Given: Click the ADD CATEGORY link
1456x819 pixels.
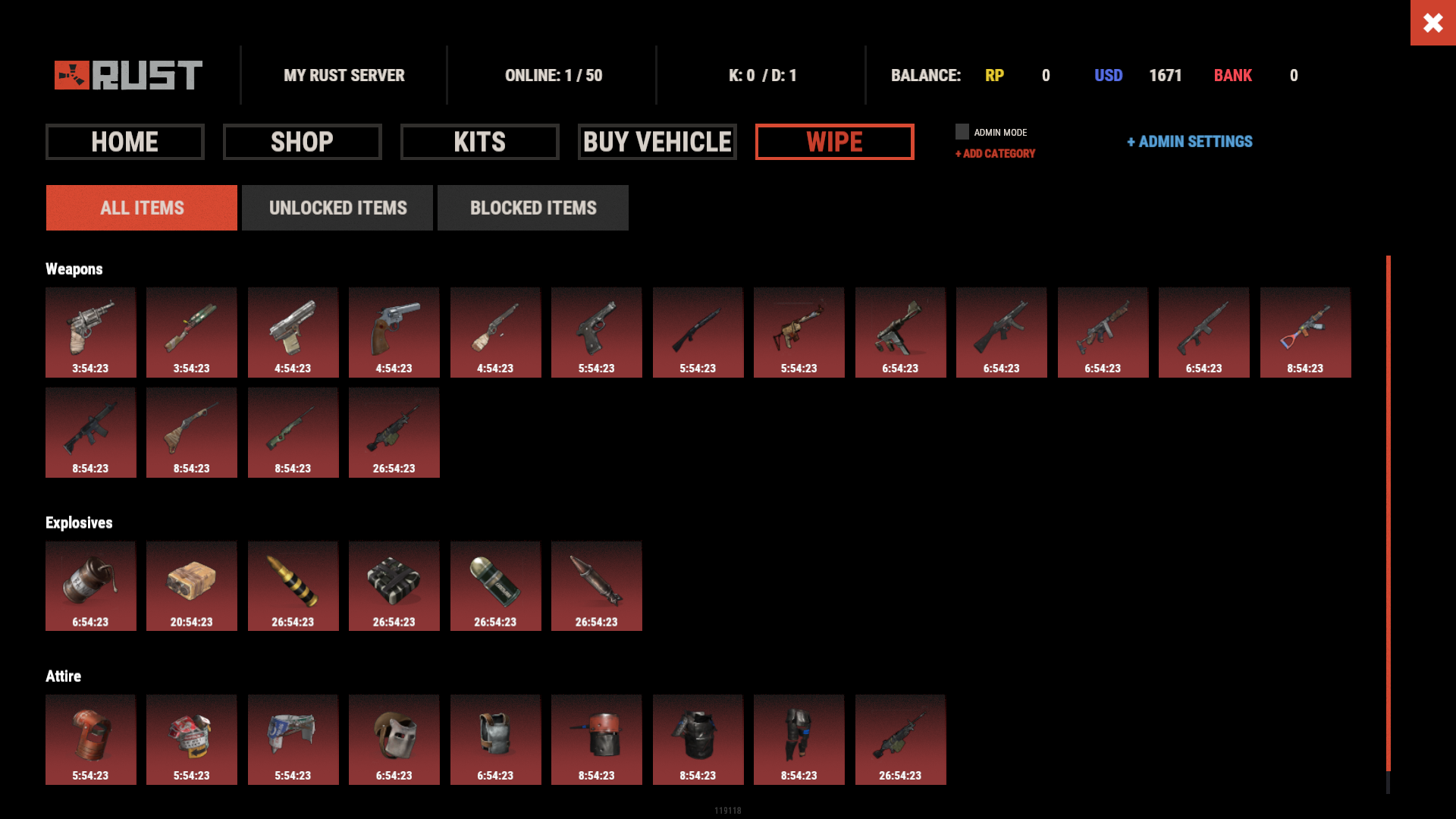Looking at the screenshot, I should [x=995, y=153].
